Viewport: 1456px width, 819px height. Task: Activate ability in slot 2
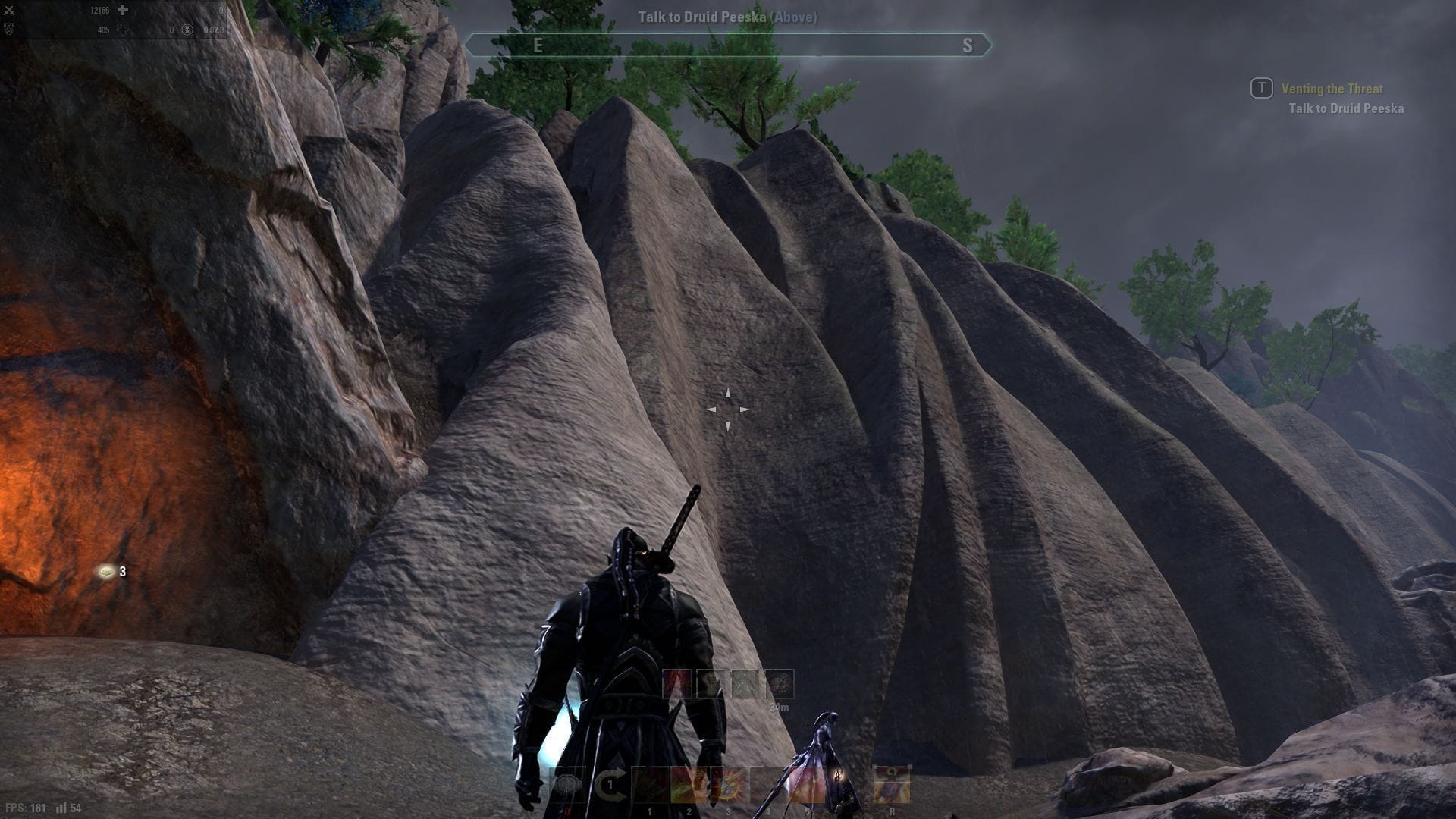coord(689,785)
